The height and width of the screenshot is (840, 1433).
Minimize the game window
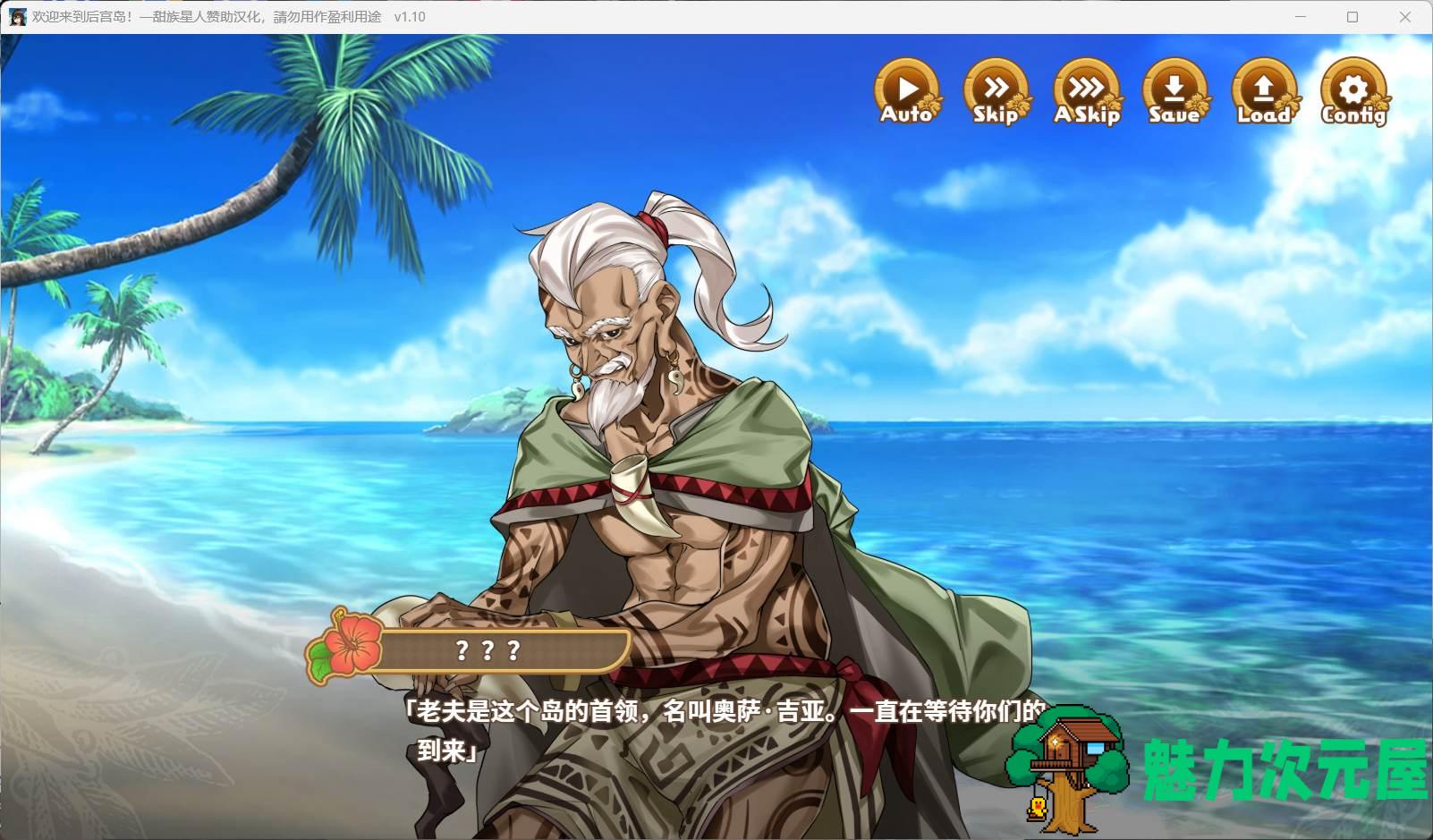pyautogui.click(x=1302, y=17)
